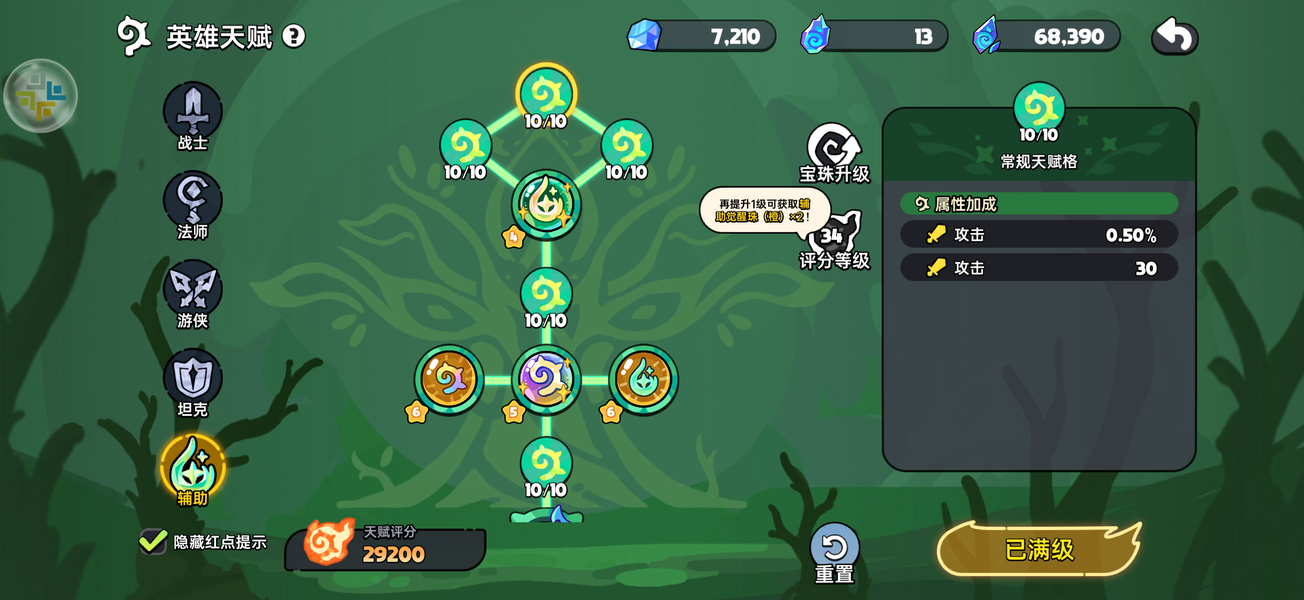This screenshot has height=600, width=1304.
Task: Select the bottom 10/10 talent node
Action: tap(546, 464)
